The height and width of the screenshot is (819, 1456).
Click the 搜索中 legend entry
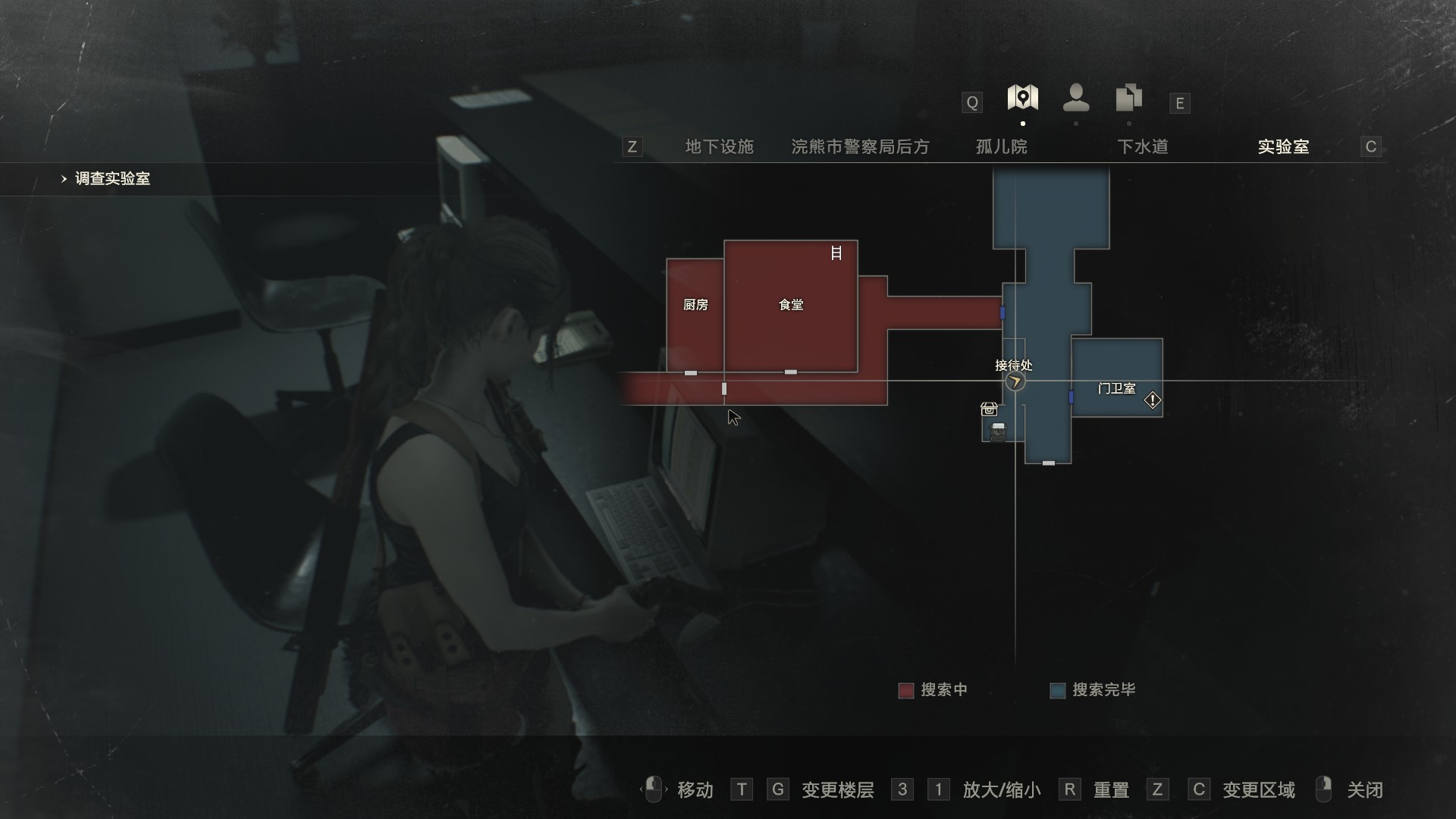[x=933, y=690]
